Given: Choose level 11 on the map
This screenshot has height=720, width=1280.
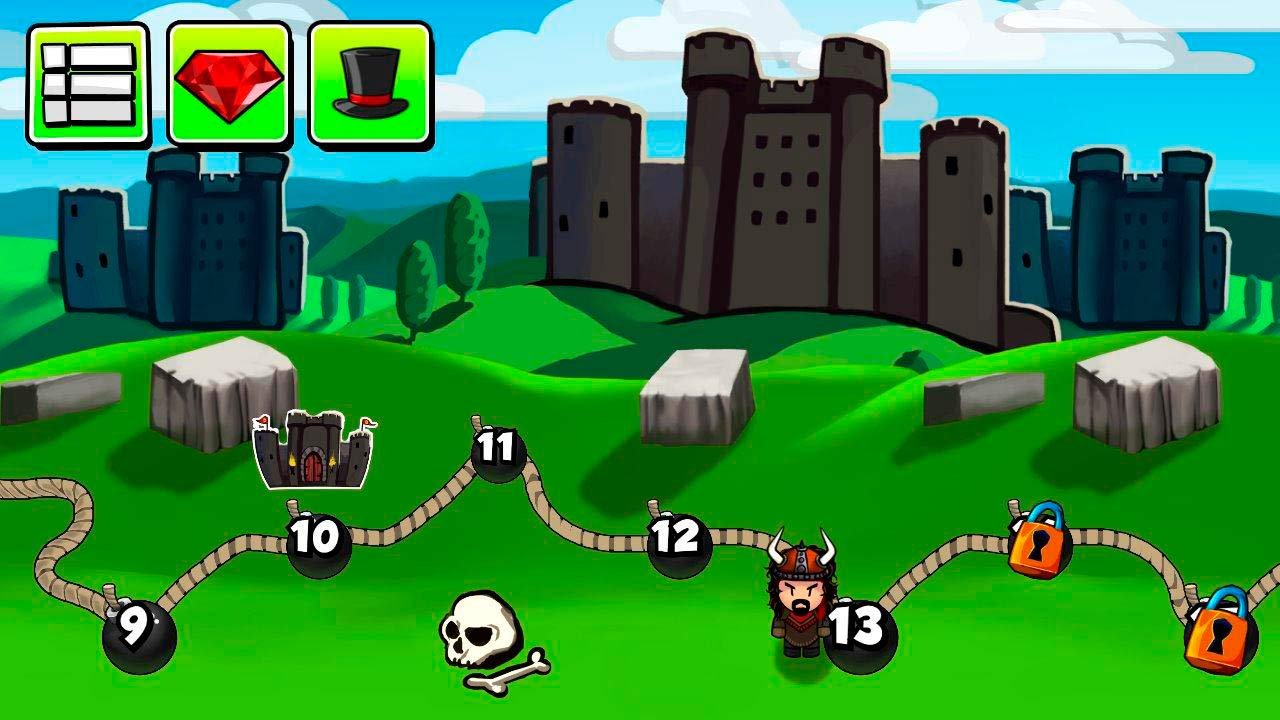Looking at the screenshot, I should click(x=497, y=450).
